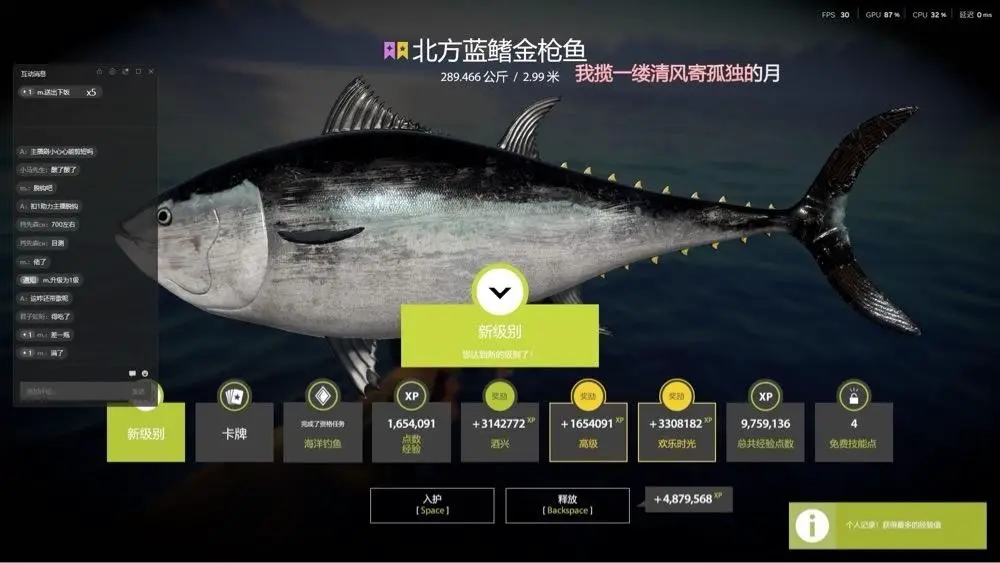Viewport: 1000px width, 563px height.
Task: Choose the 欢乐时光 bonus XP tile
Action: coord(677,432)
